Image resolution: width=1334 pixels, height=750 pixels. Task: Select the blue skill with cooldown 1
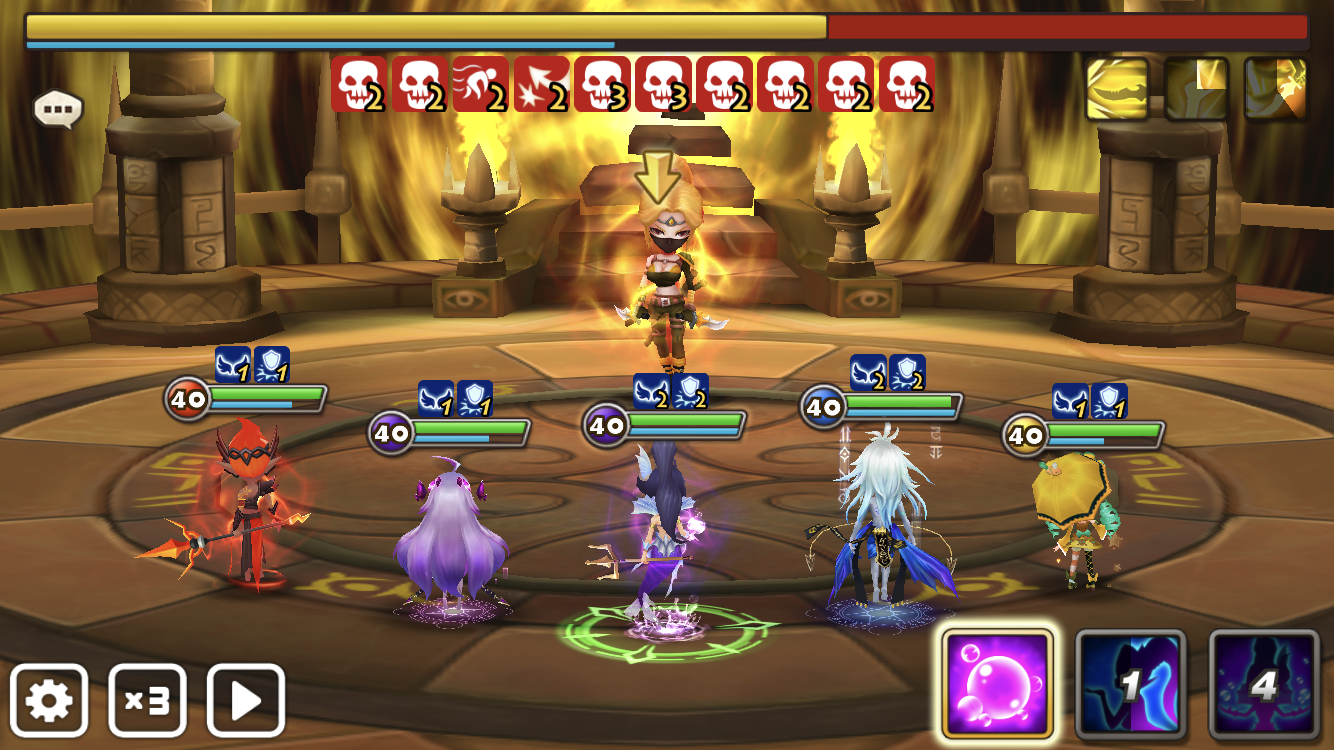1130,684
